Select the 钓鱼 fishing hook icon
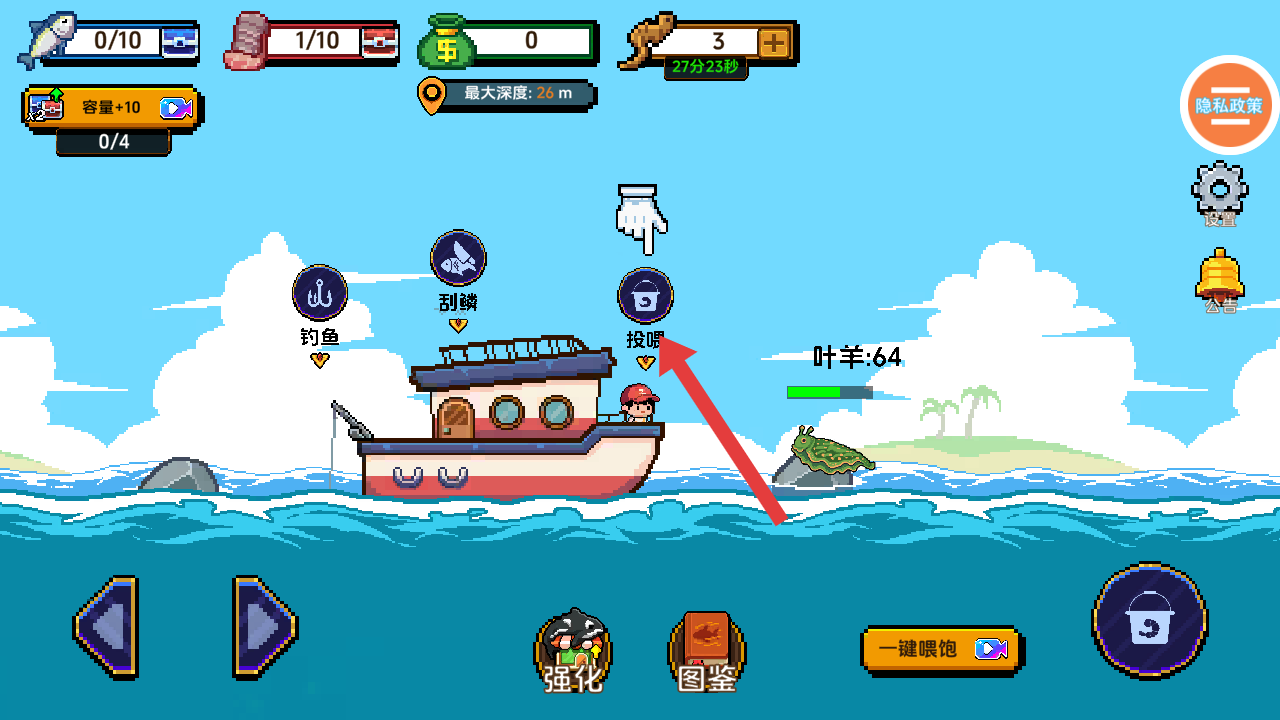The width and height of the screenshot is (1280, 720). [x=320, y=293]
